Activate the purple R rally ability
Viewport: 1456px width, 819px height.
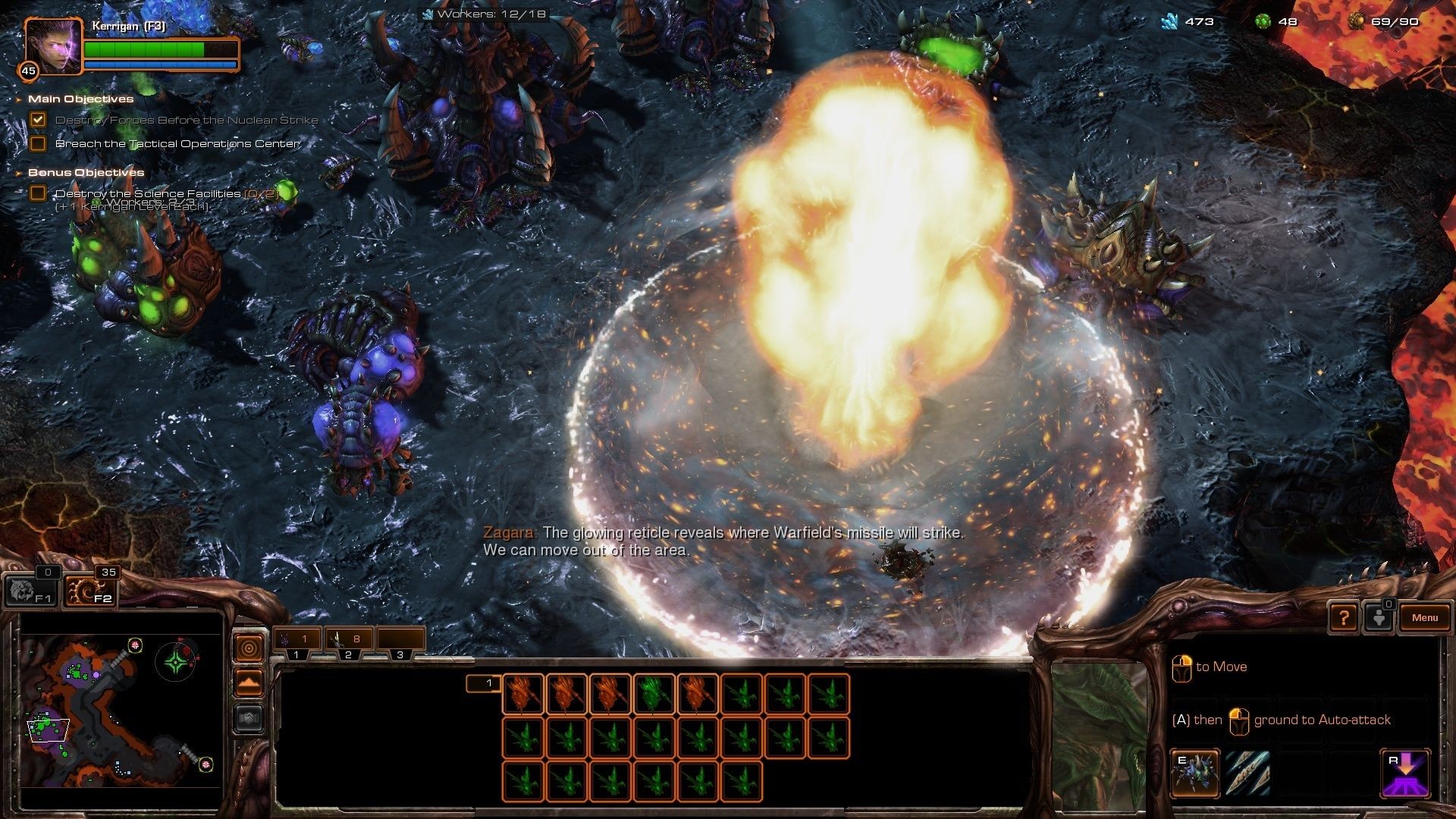point(1404,773)
